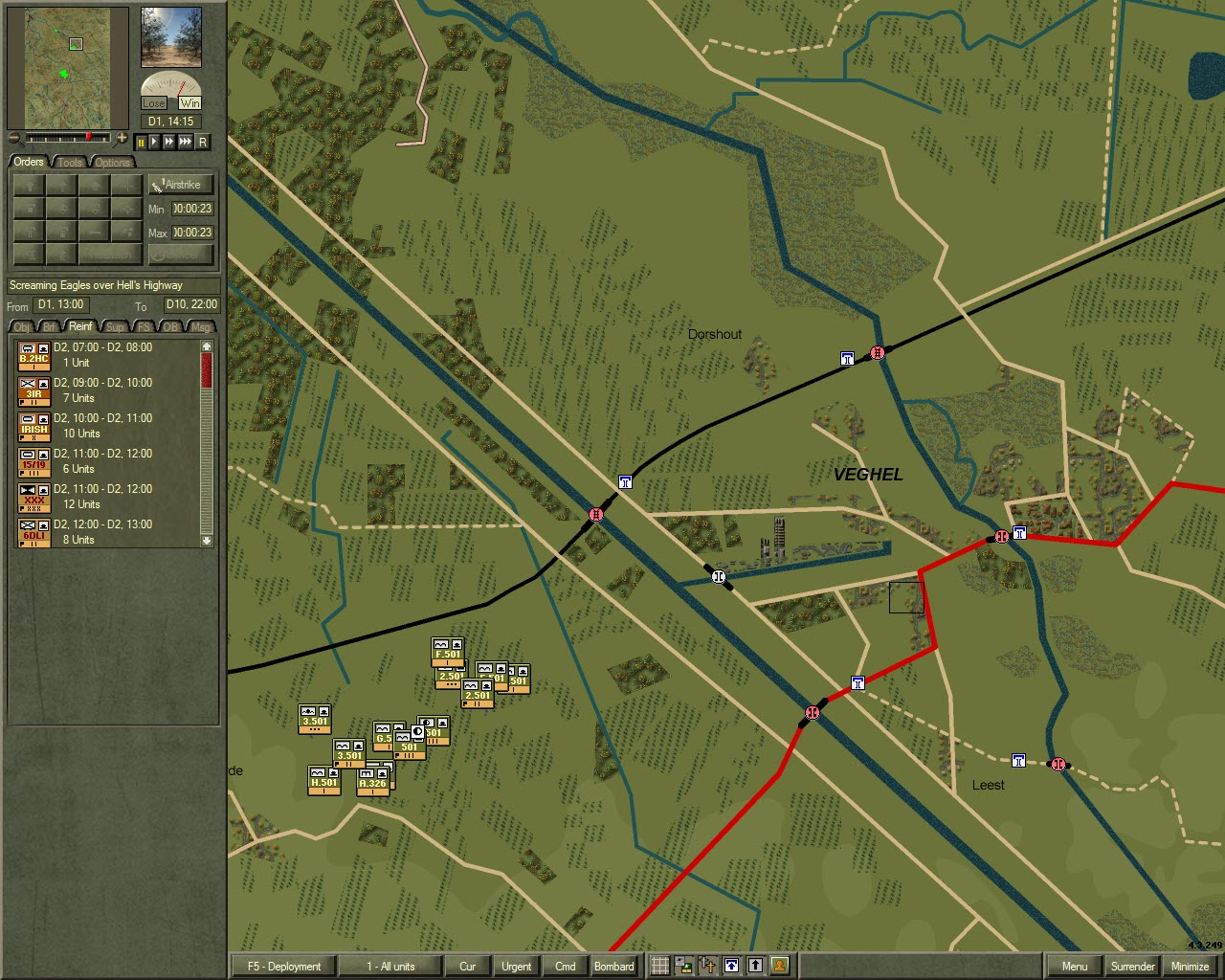Click the zoom-in plus icon beside the minimap
1225x980 pixels.
[x=122, y=137]
